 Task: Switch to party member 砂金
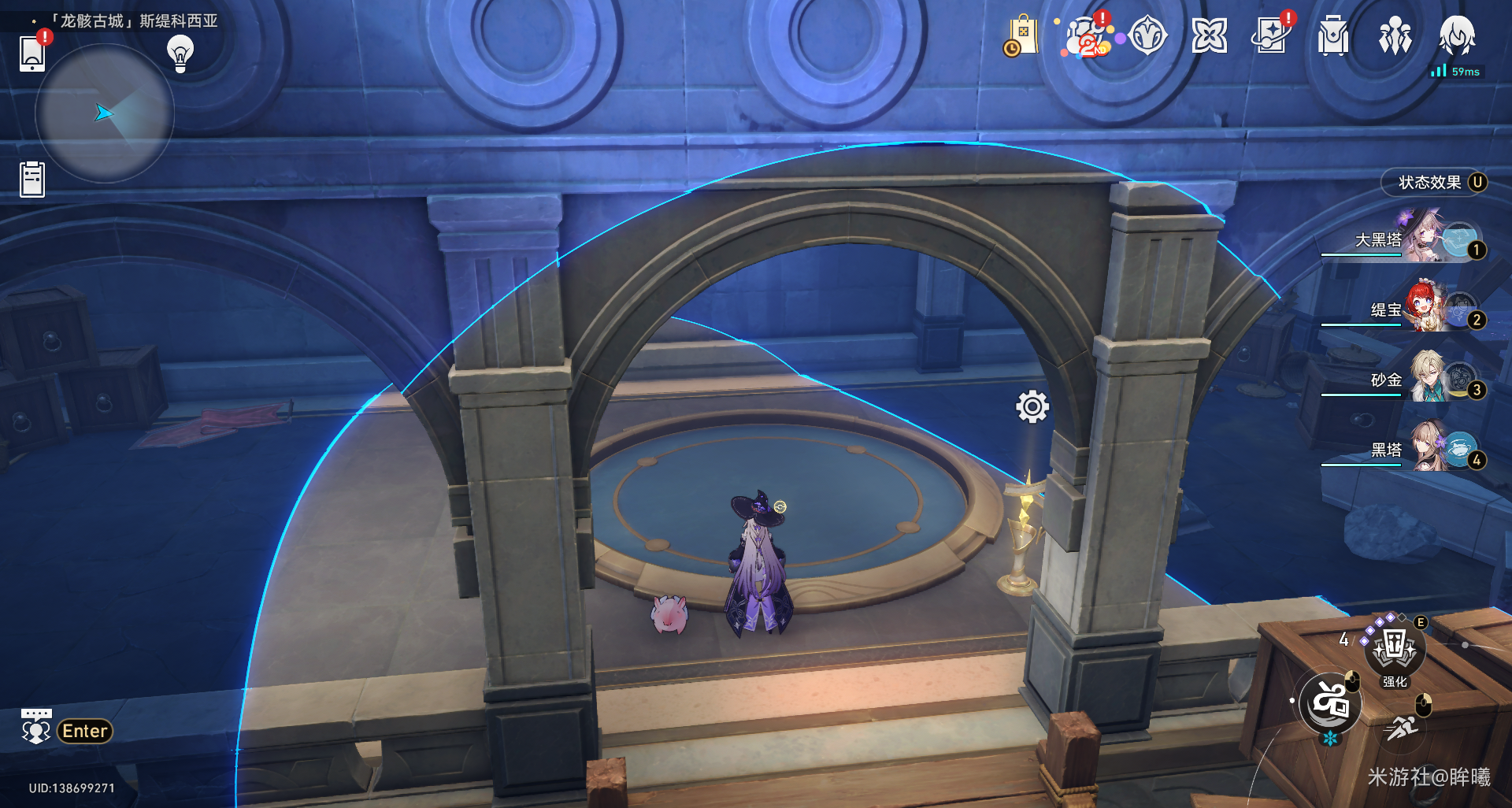click(x=1410, y=379)
